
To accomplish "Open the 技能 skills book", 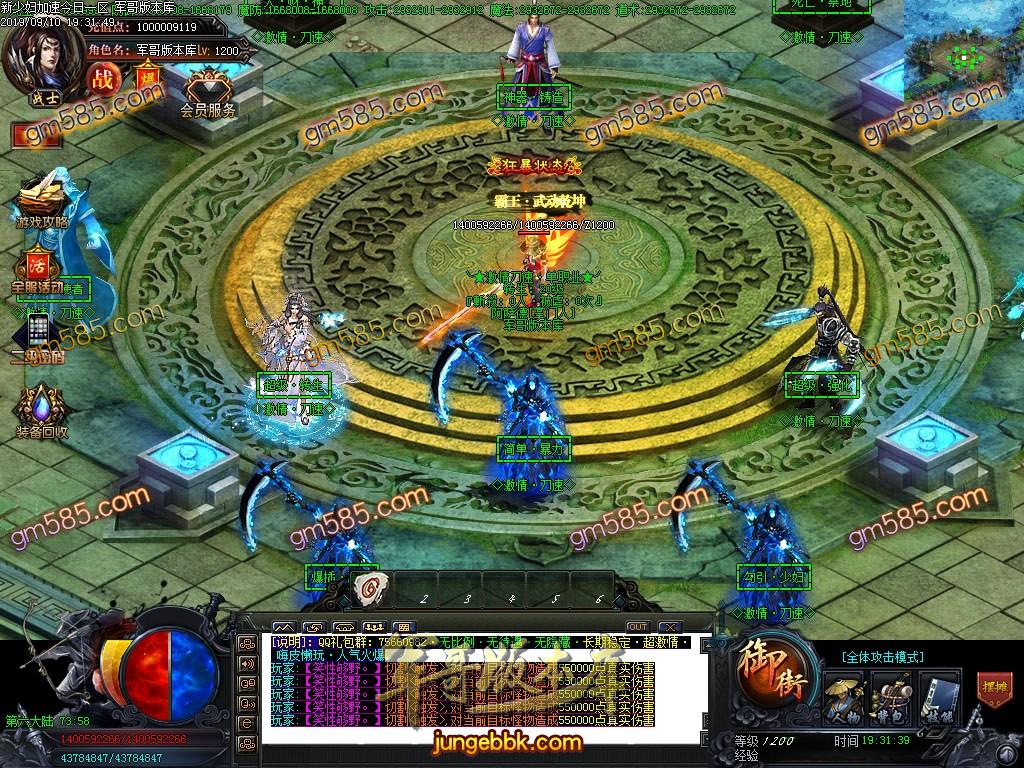I will (934, 695).
